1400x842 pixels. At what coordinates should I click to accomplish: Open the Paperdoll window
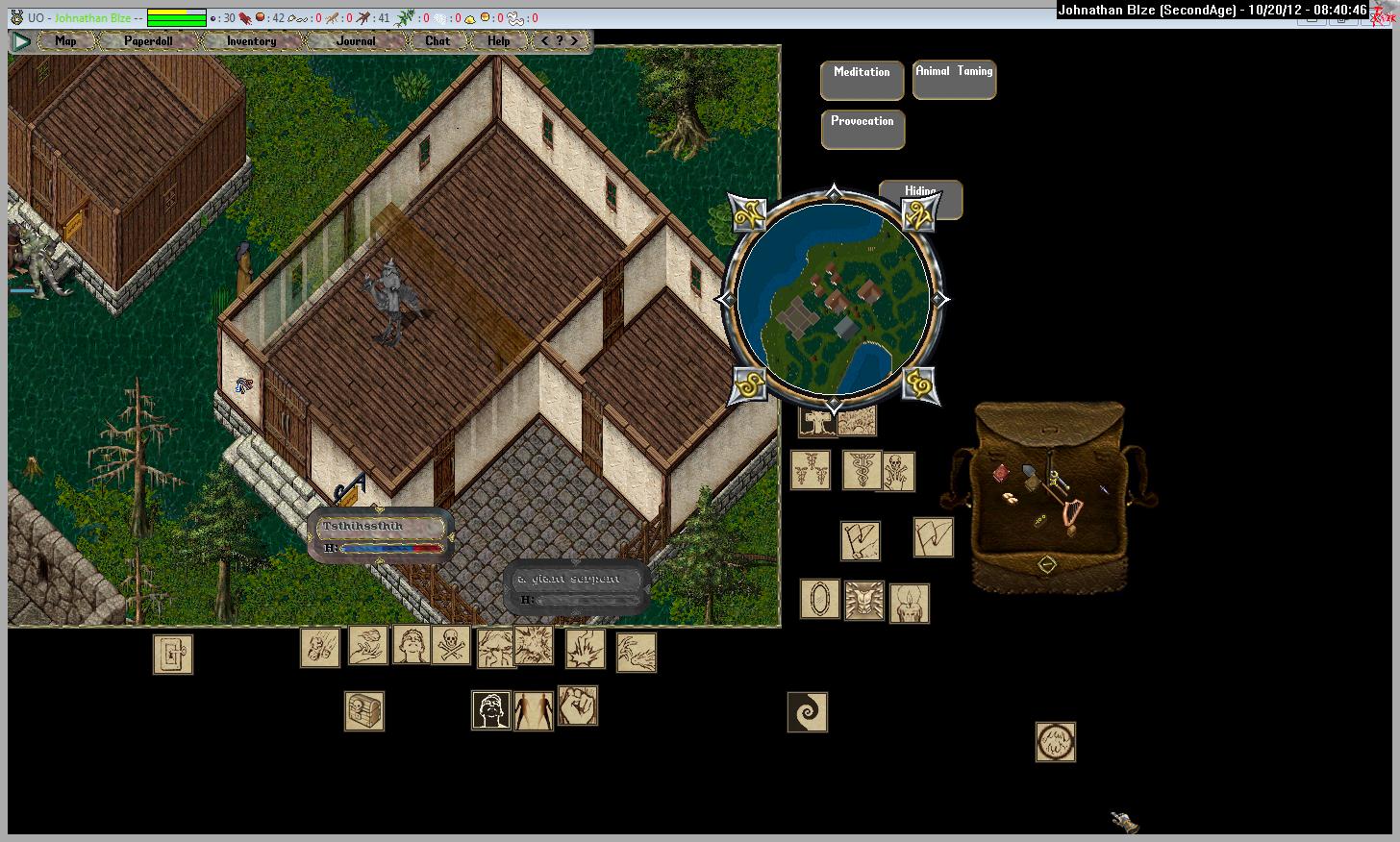point(148,41)
